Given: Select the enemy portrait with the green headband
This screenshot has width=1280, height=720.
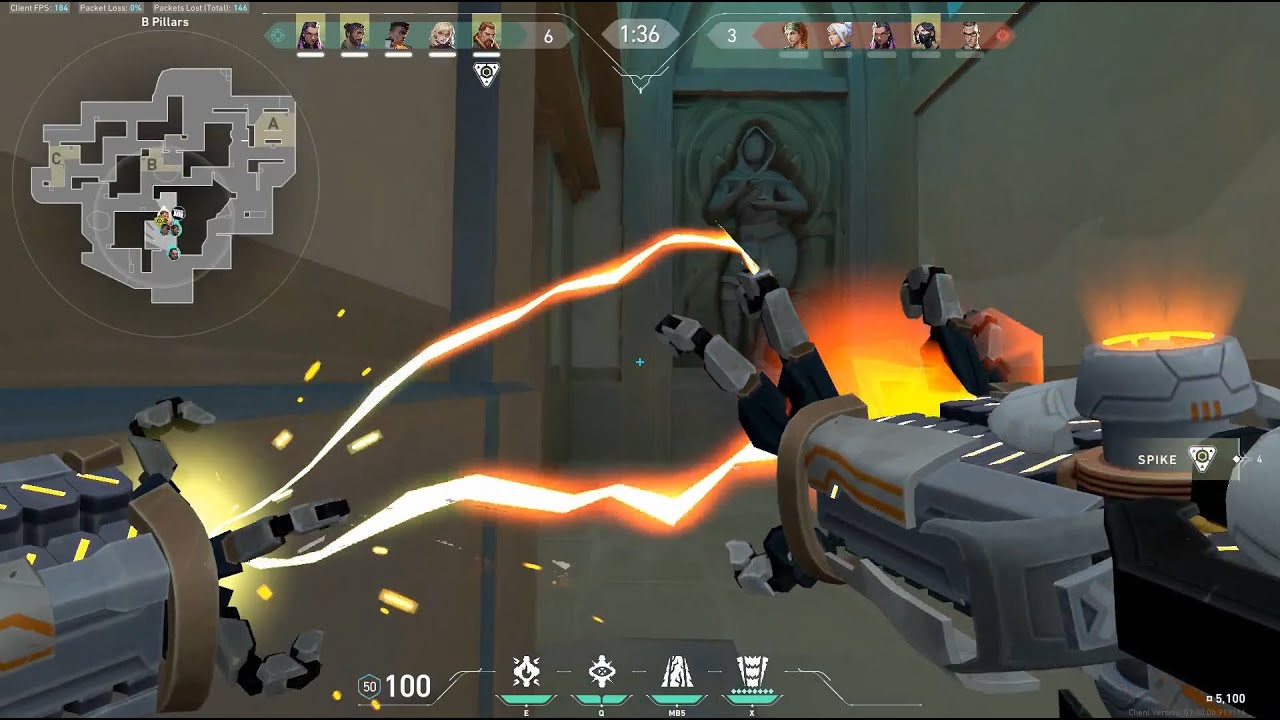Looking at the screenshot, I should coord(794,35).
